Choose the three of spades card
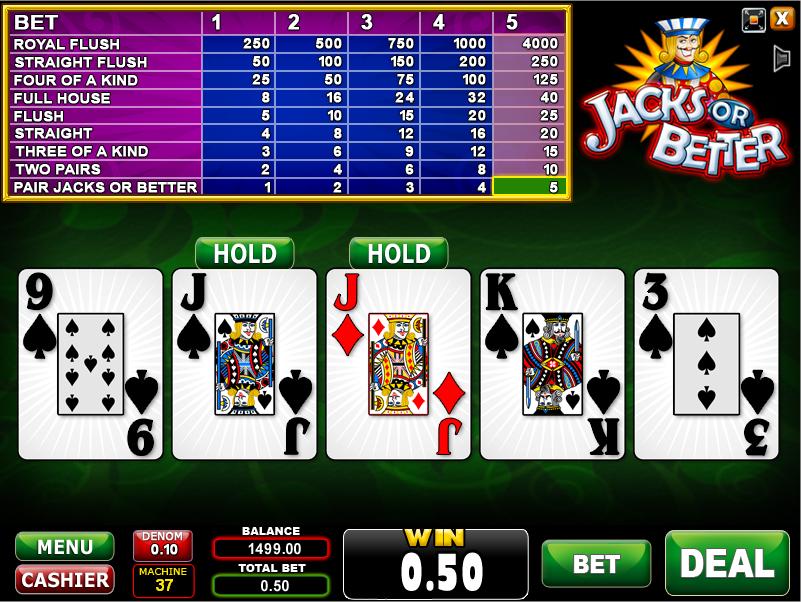801x602 pixels. 706,364
